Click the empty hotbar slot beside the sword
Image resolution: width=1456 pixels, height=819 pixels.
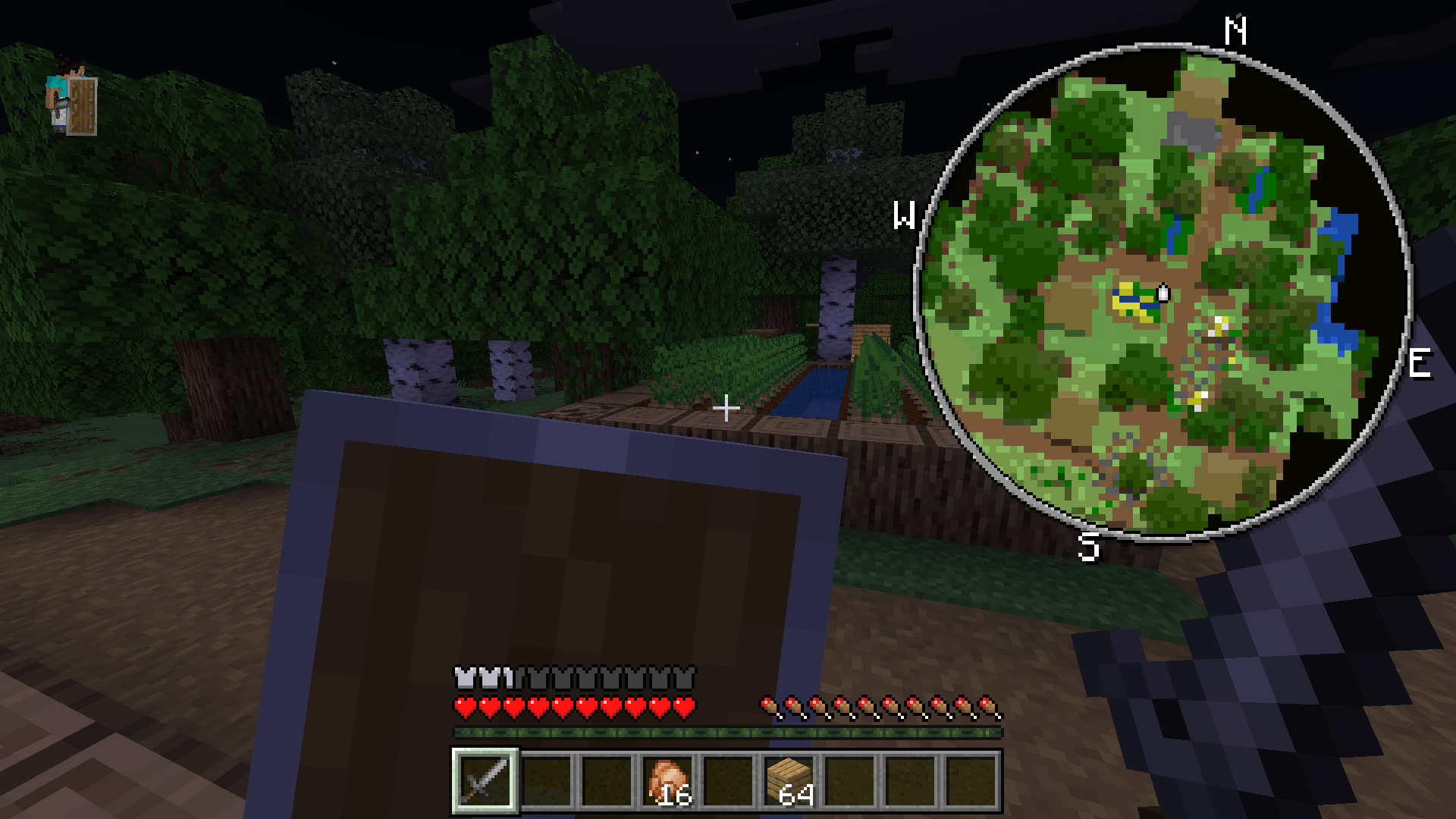(544, 781)
